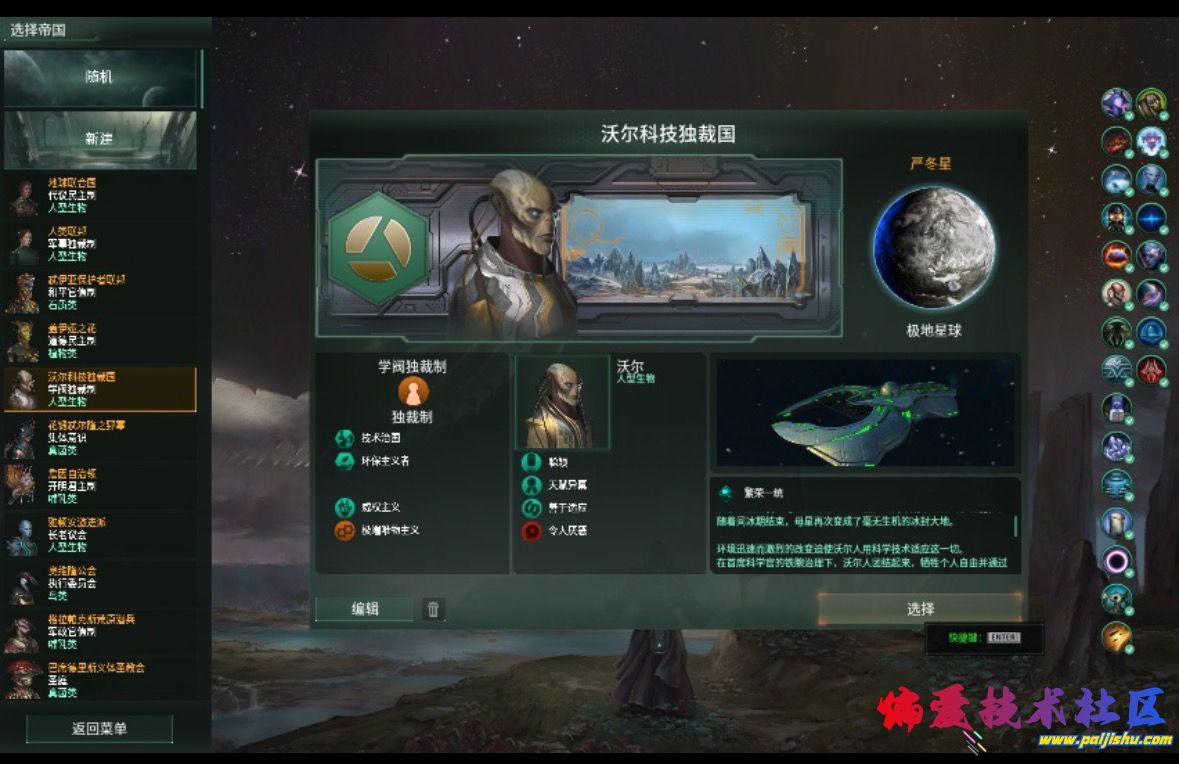
Task: Delete the empire with the trash icon
Action: click(432, 609)
